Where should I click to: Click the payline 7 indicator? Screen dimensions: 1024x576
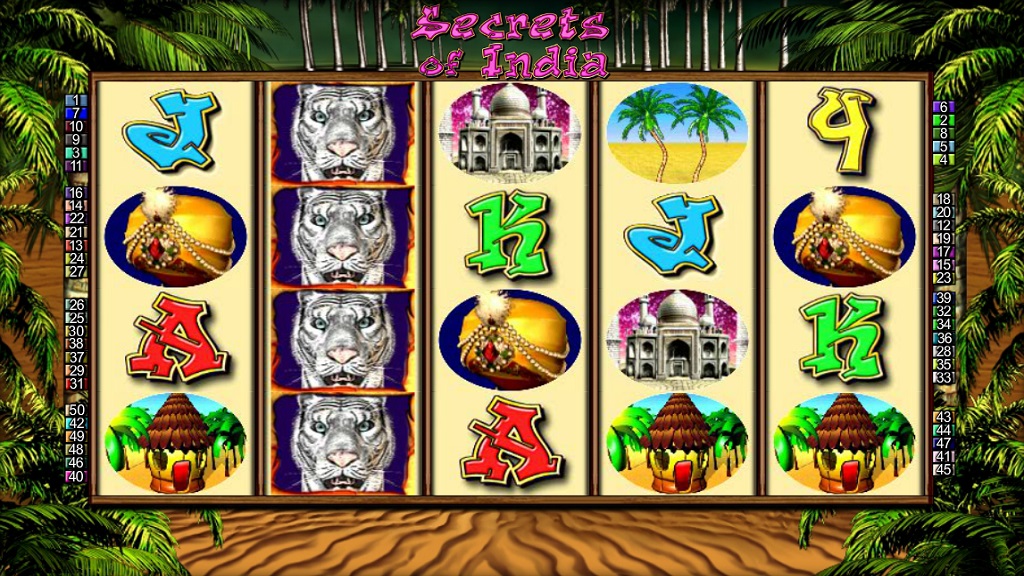pos(76,114)
